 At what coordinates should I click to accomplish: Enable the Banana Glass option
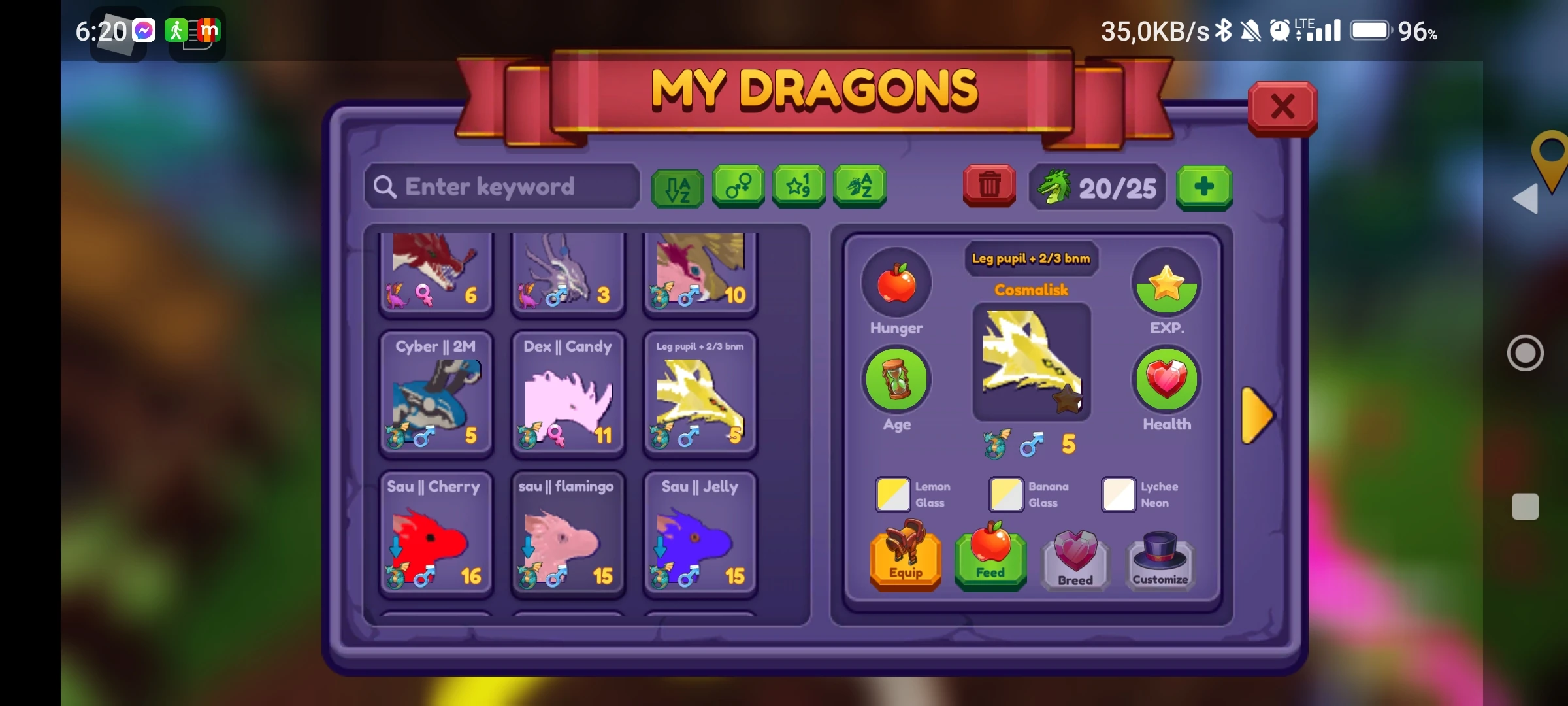tap(1005, 495)
